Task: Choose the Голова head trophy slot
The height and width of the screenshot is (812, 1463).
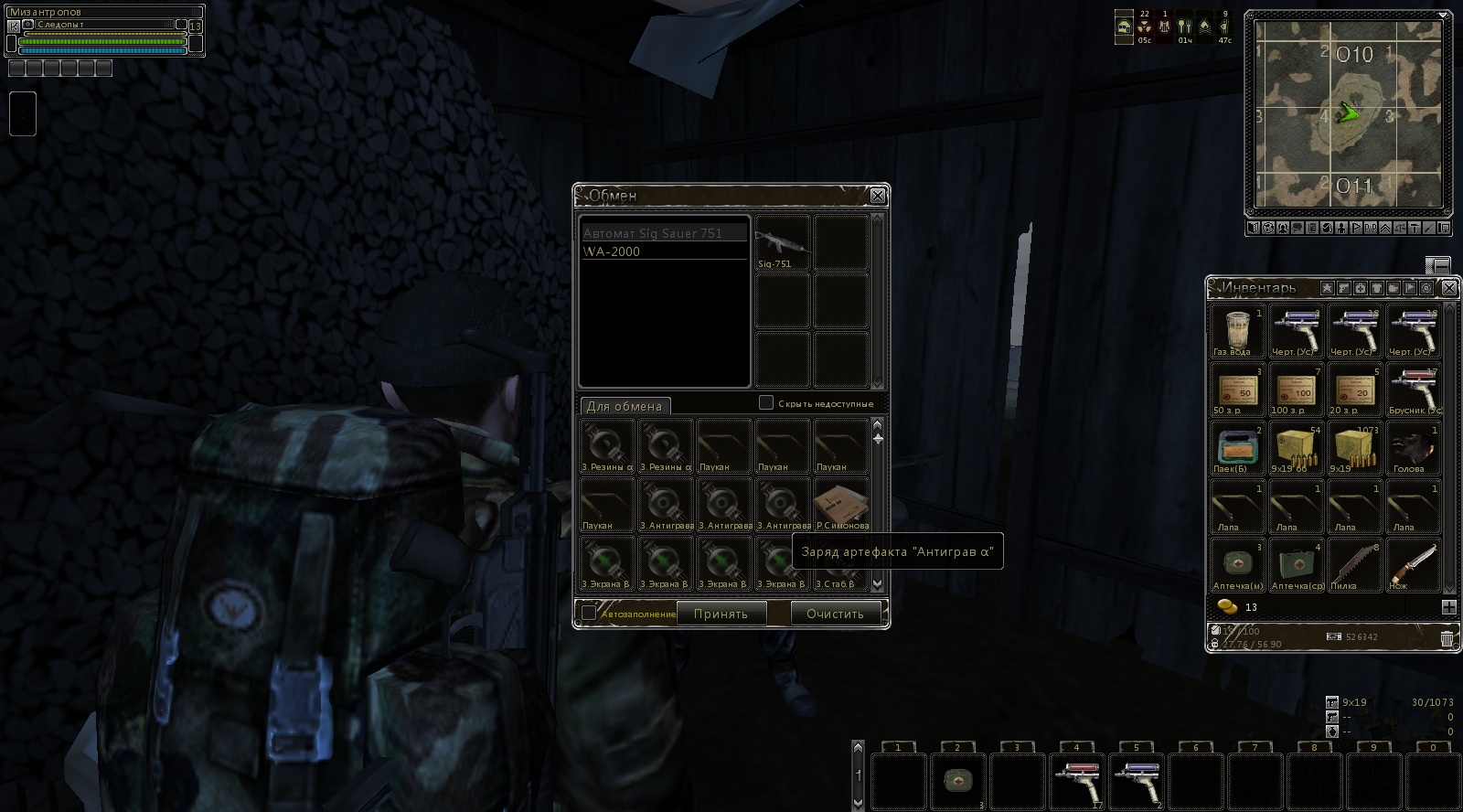Action: coord(1413,448)
